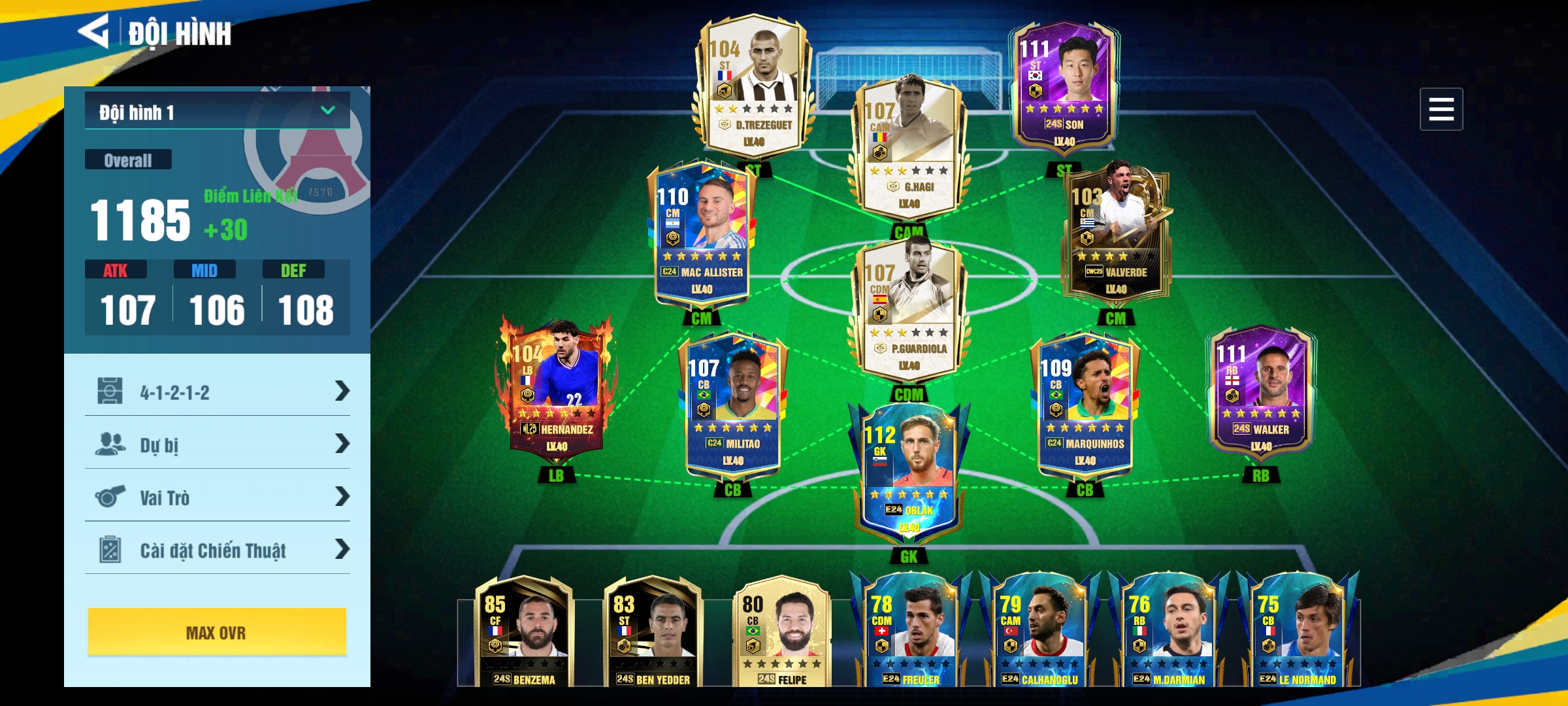This screenshot has height=706, width=1568.
Task: Open the 4-1-2-1-2 formation menu
Action: [217, 392]
